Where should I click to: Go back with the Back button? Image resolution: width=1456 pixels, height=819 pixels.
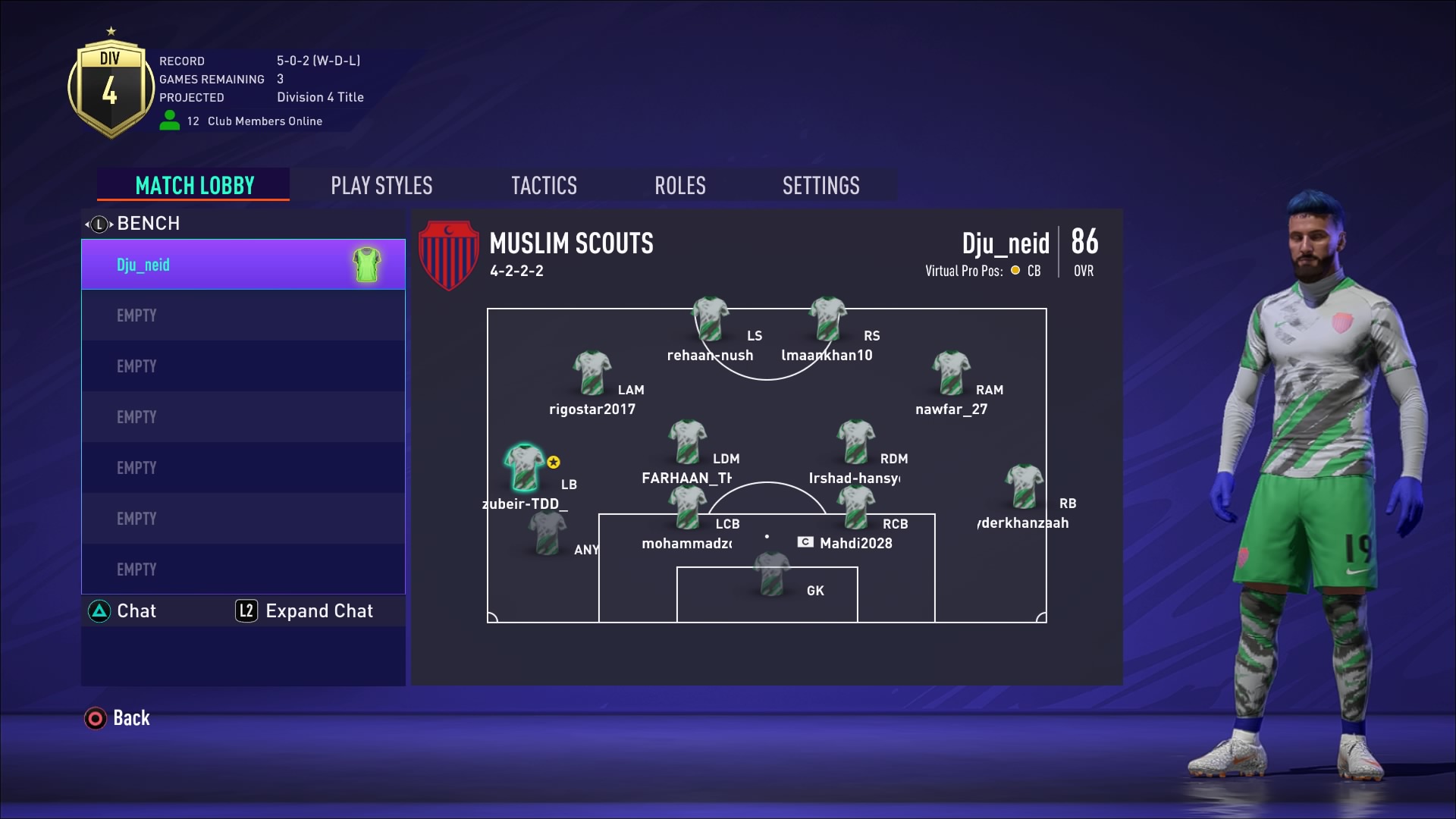pyautogui.click(x=118, y=718)
